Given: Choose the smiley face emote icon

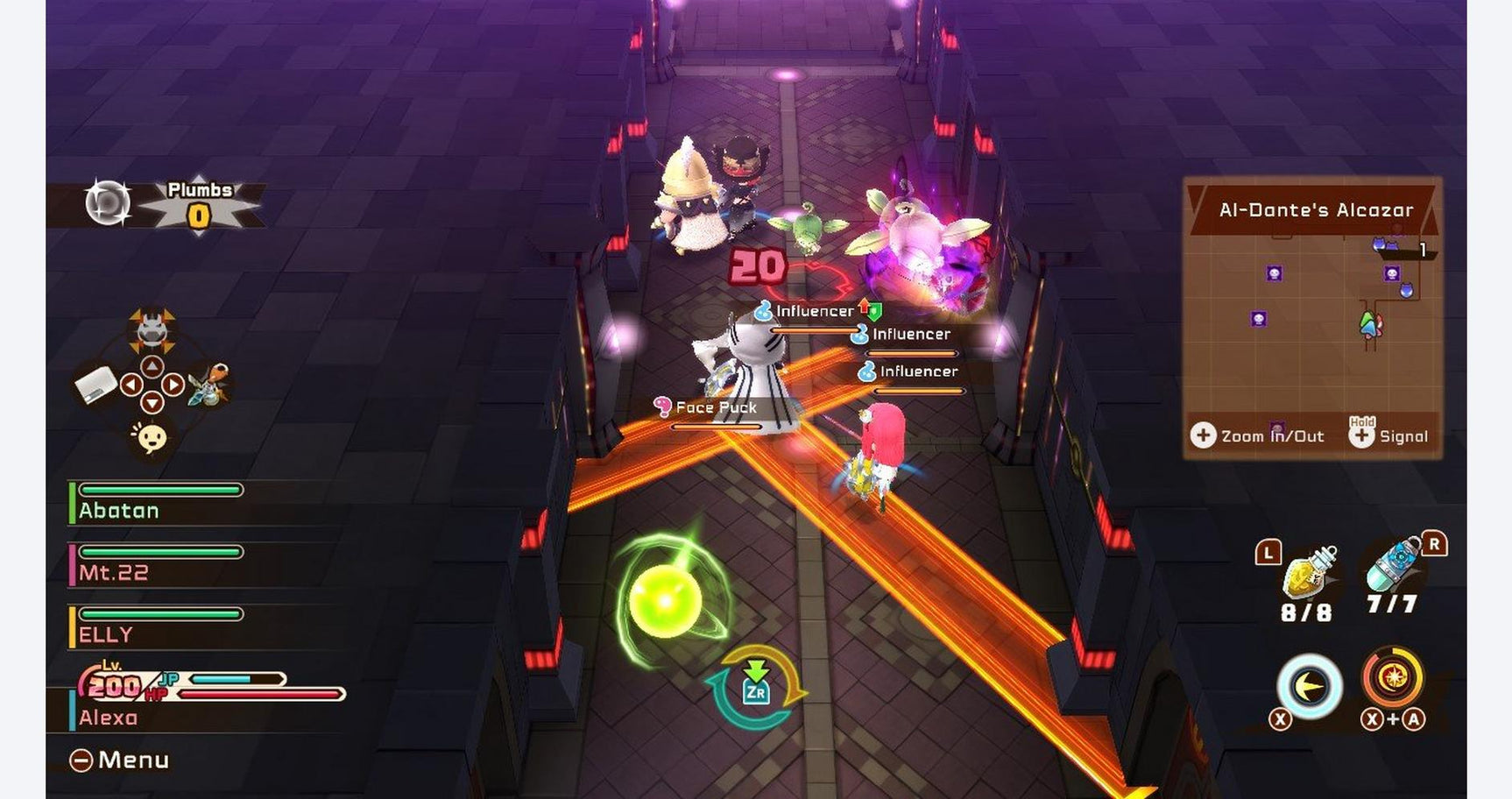Looking at the screenshot, I should (x=152, y=437).
